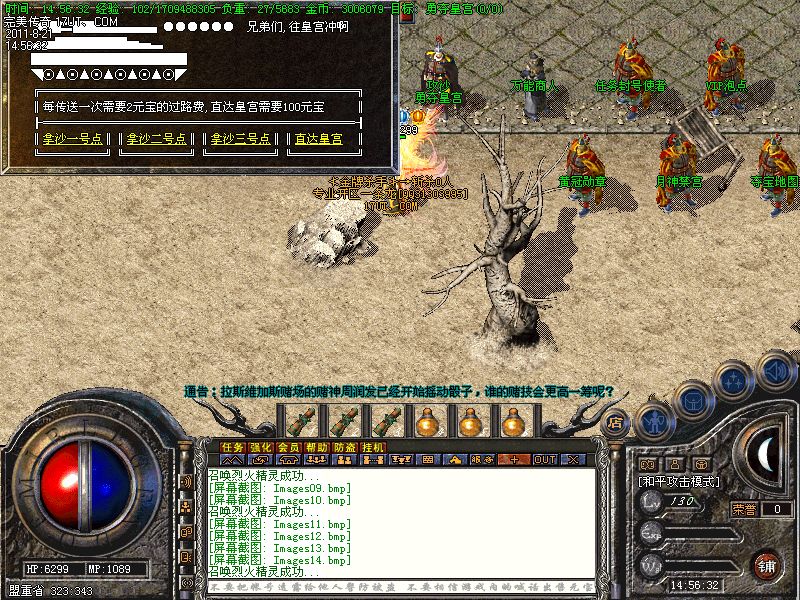Toggle the 和平攻击模式 attack mode label
This screenshot has width=800, height=600.
coord(679,481)
